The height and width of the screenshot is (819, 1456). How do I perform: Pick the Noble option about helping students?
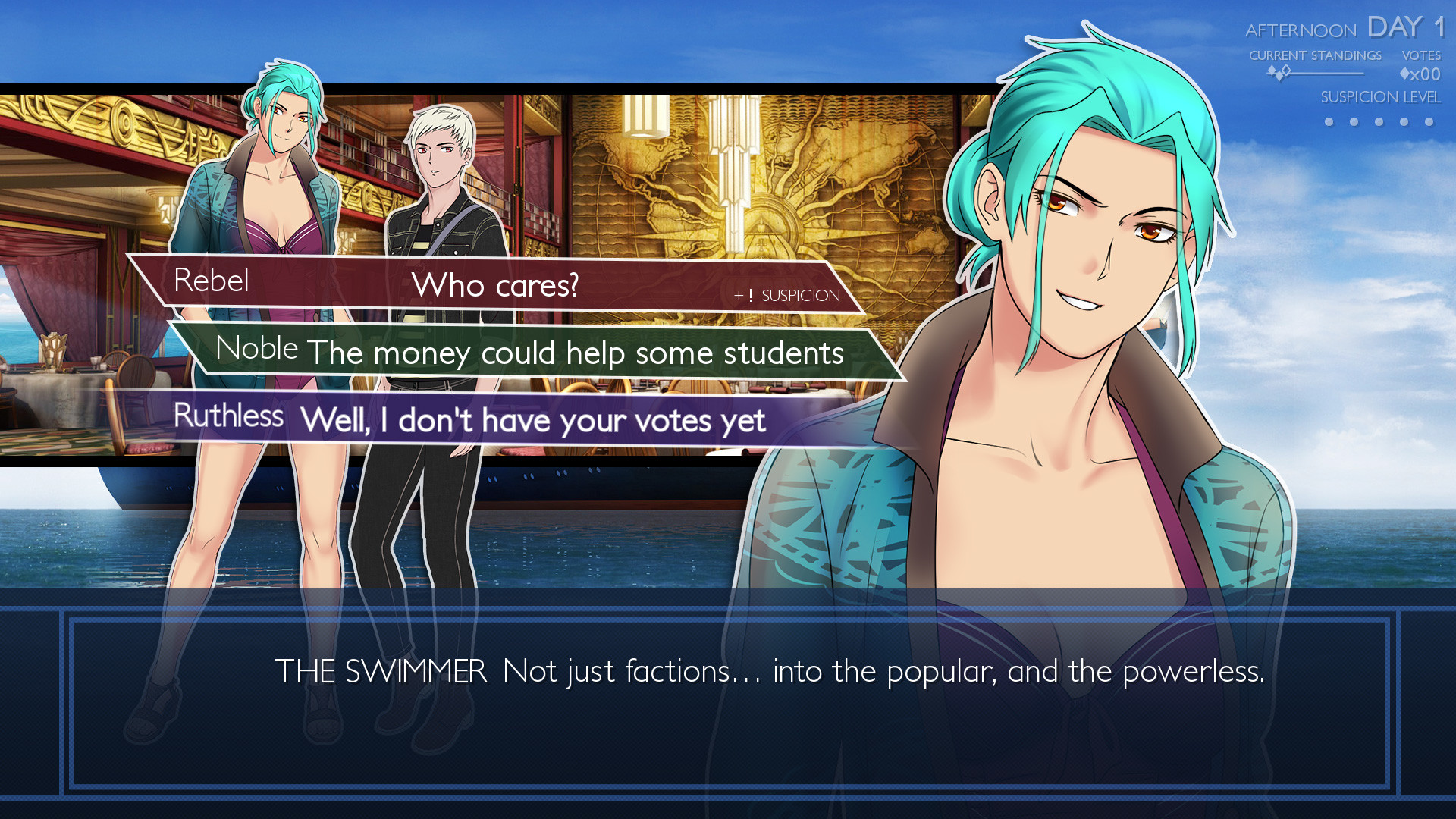[576, 353]
